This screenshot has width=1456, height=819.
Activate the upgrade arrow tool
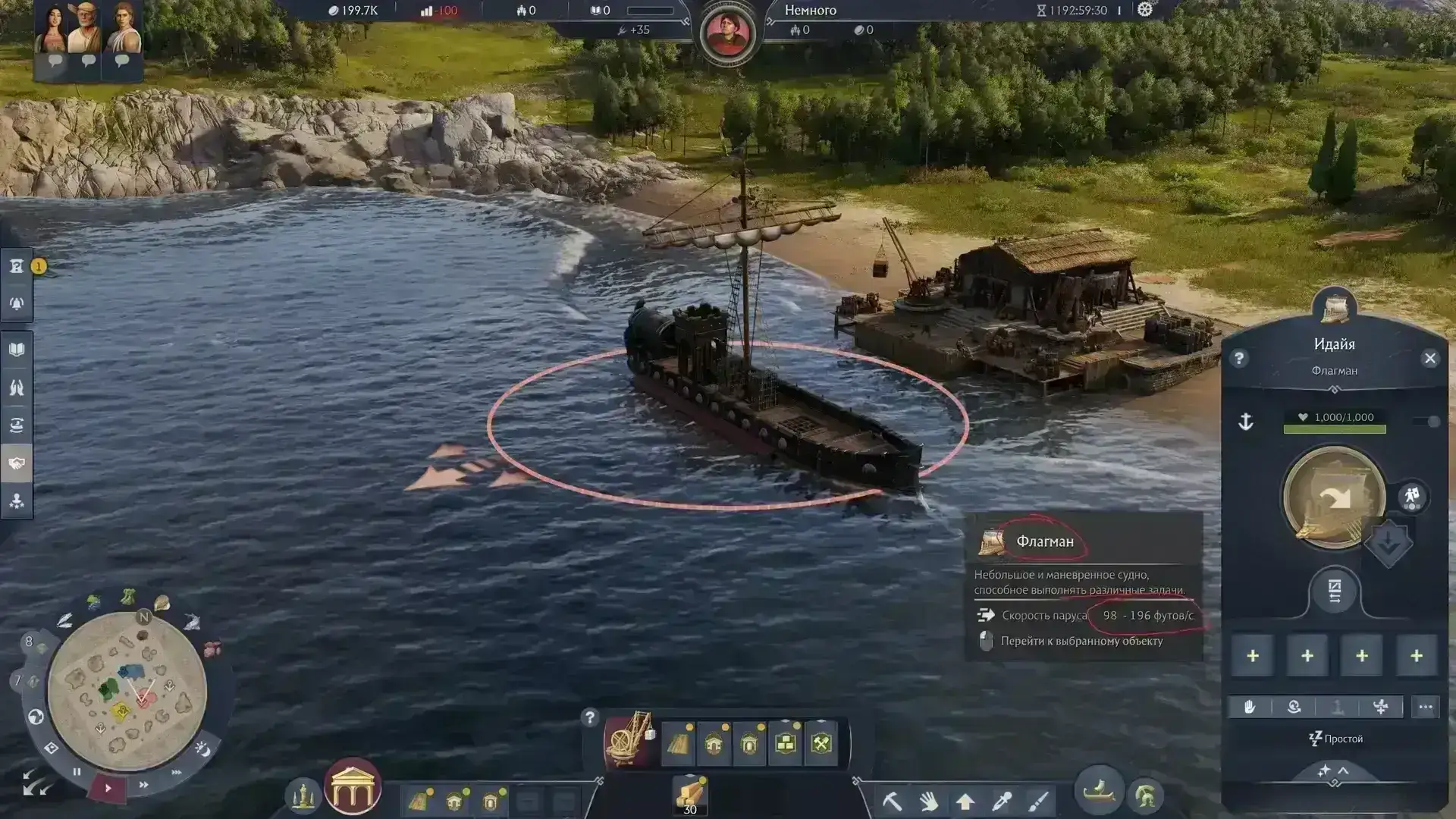pyautogui.click(x=965, y=801)
